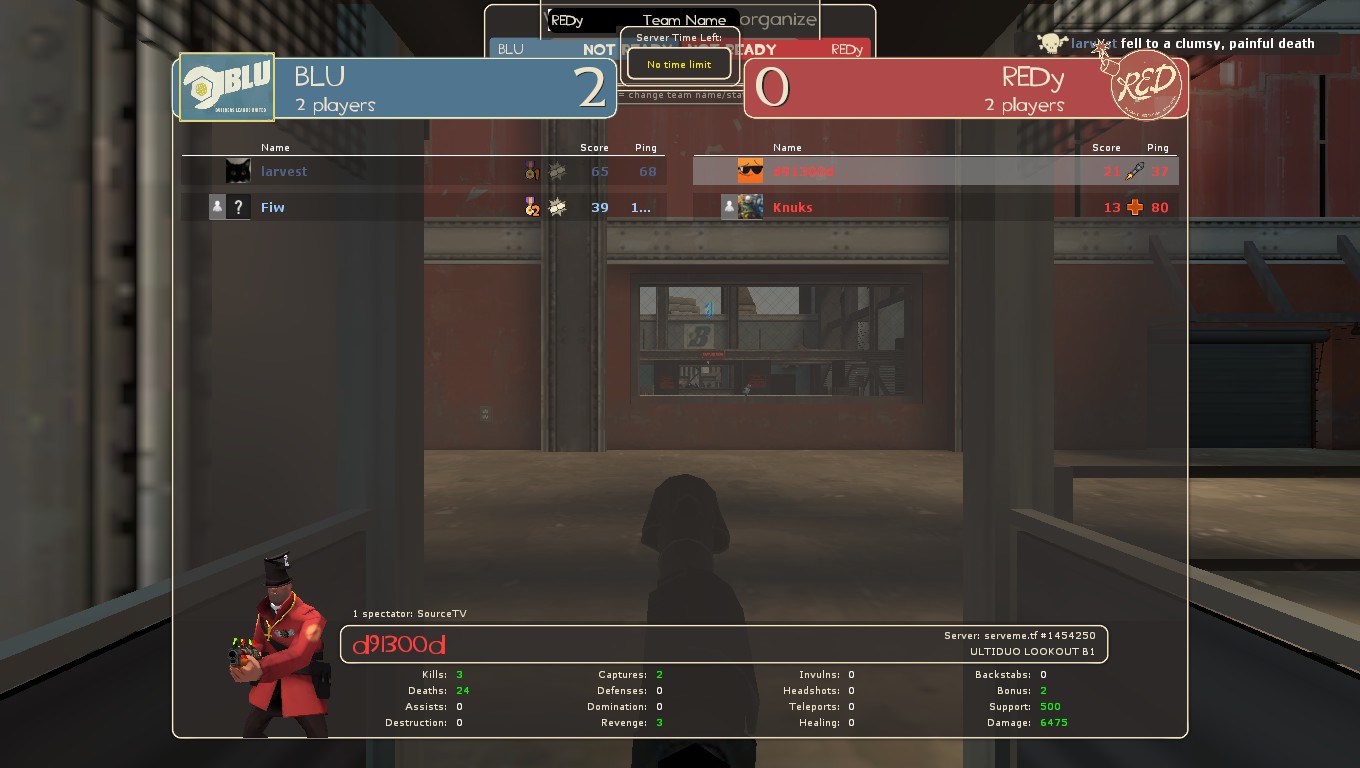1360x768 pixels.
Task: Click Fiw's question mark avatar
Action: click(238, 207)
